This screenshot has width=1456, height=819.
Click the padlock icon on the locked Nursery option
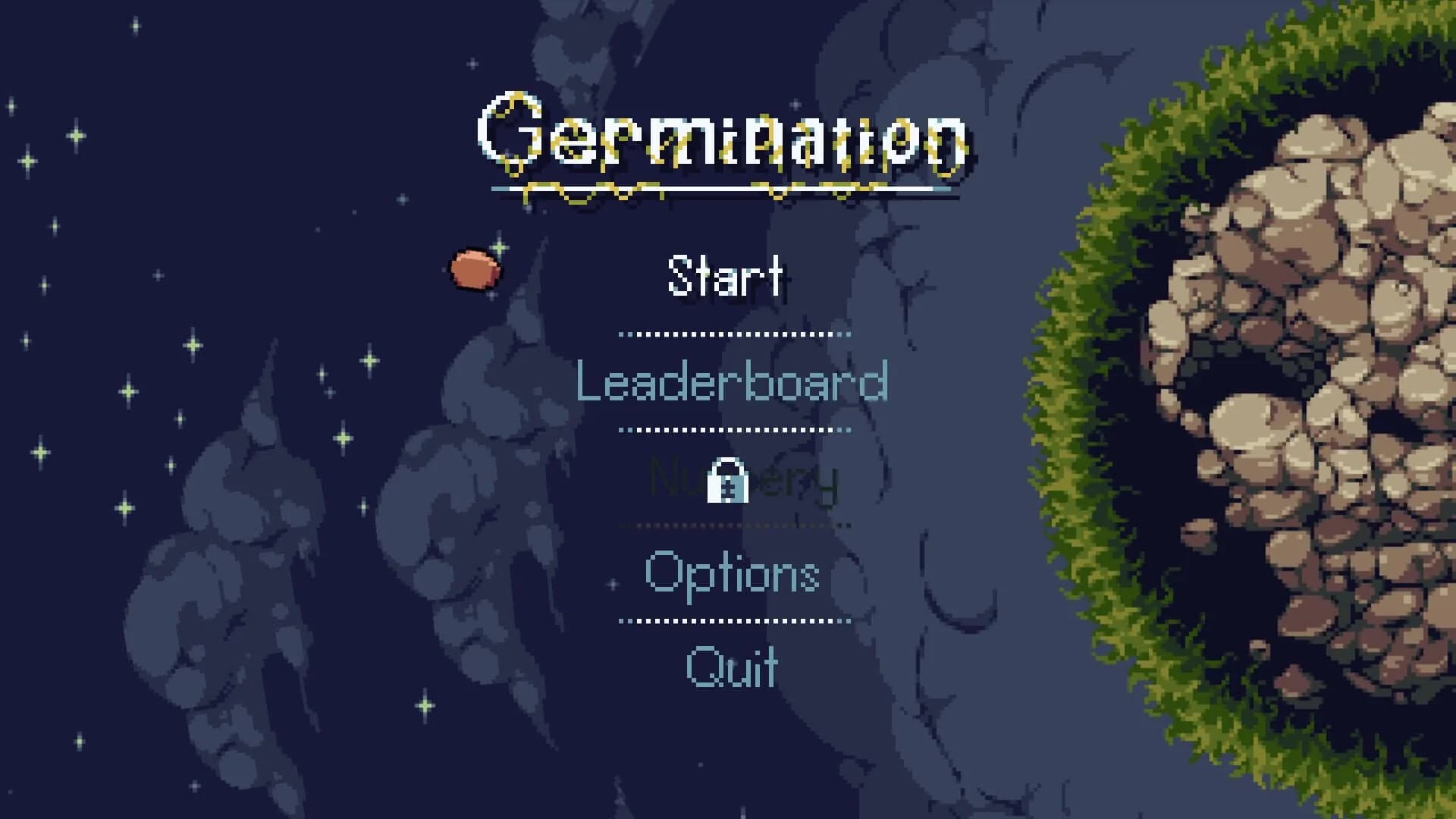(x=730, y=481)
